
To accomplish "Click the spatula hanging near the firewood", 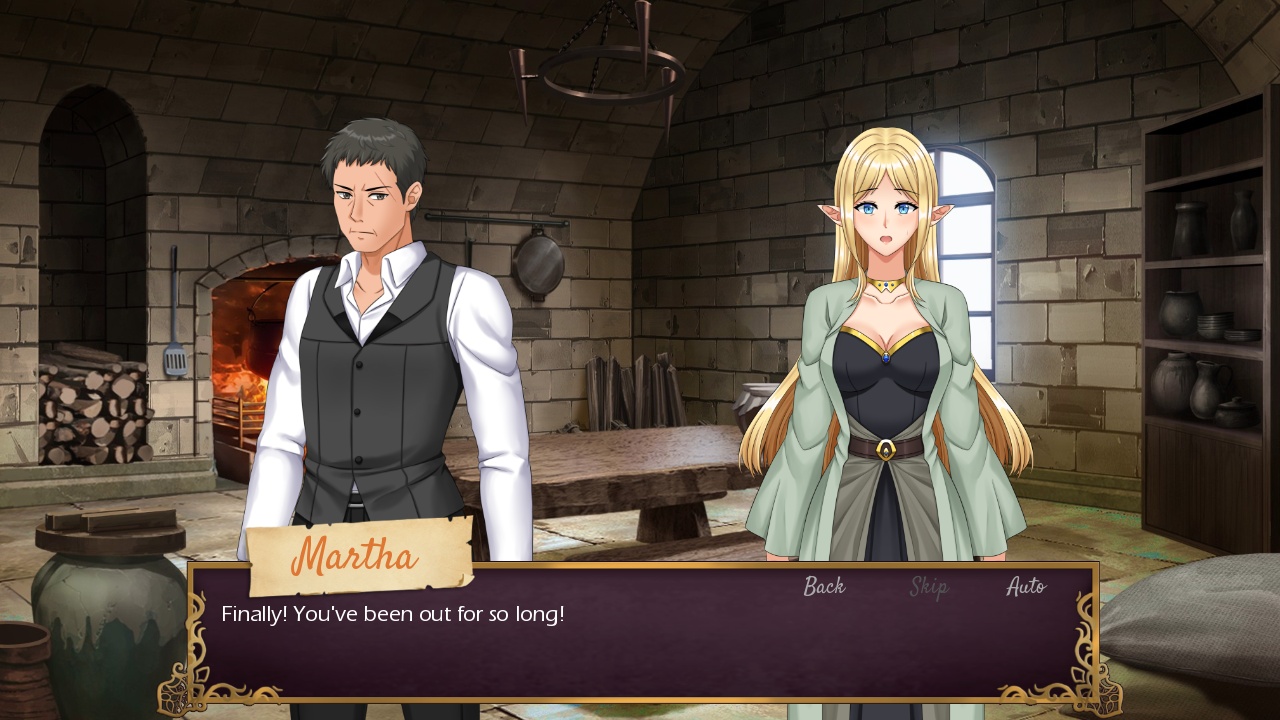I will (175, 358).
